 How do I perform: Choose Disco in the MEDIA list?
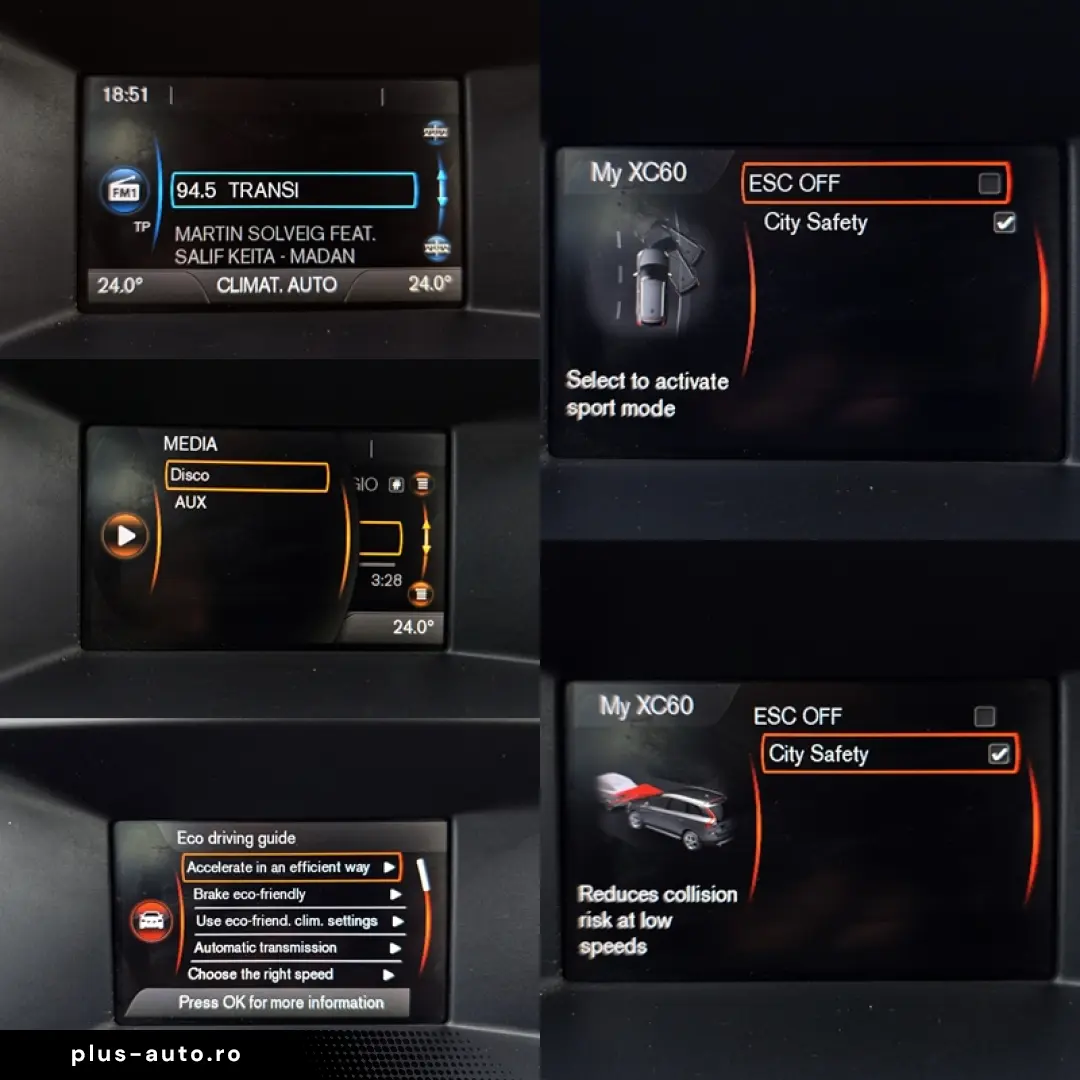(x=246, y=476)
